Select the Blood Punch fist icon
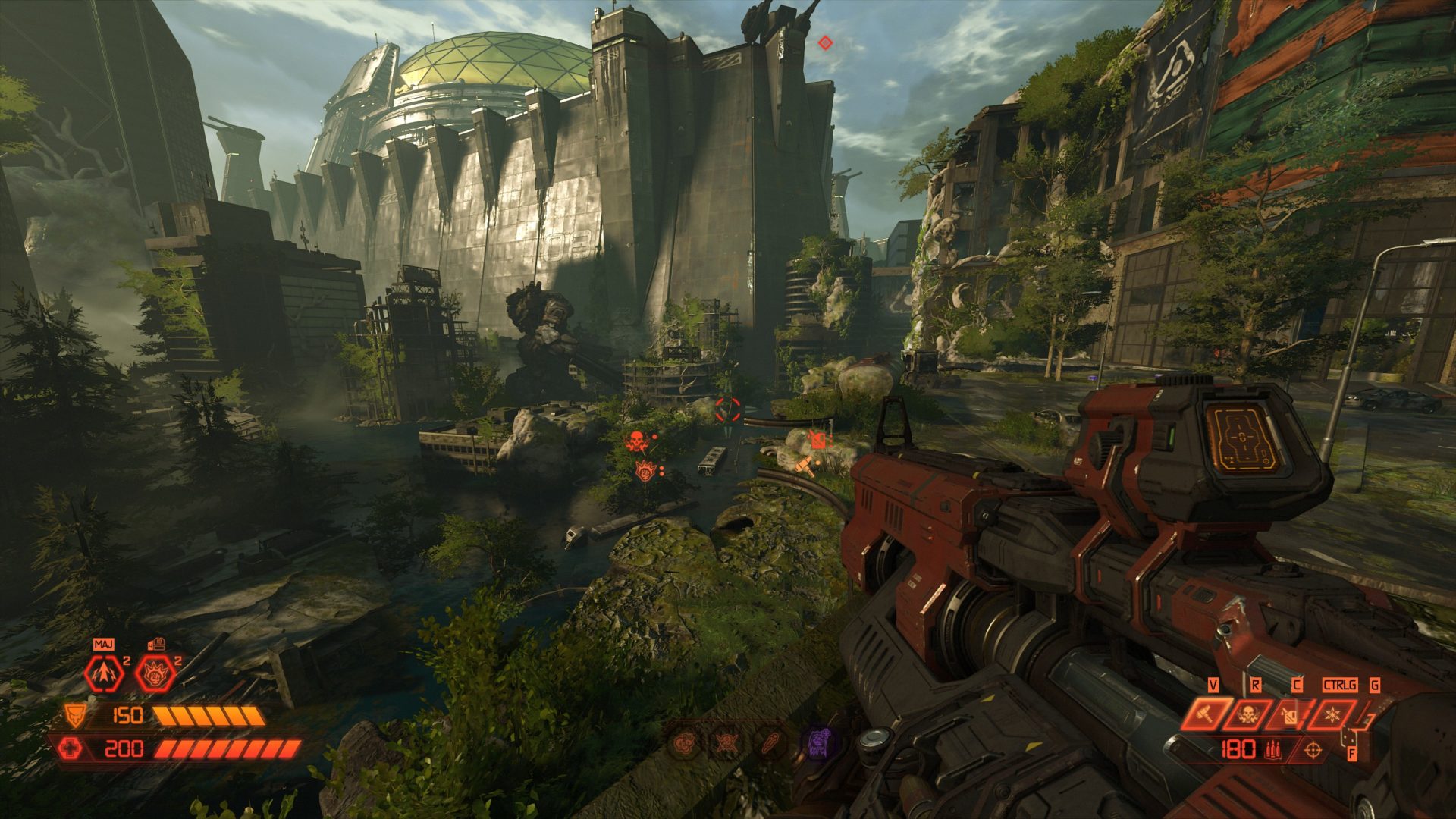The image size is (1456, 819). pyautogui.click(x=155, y=673)
